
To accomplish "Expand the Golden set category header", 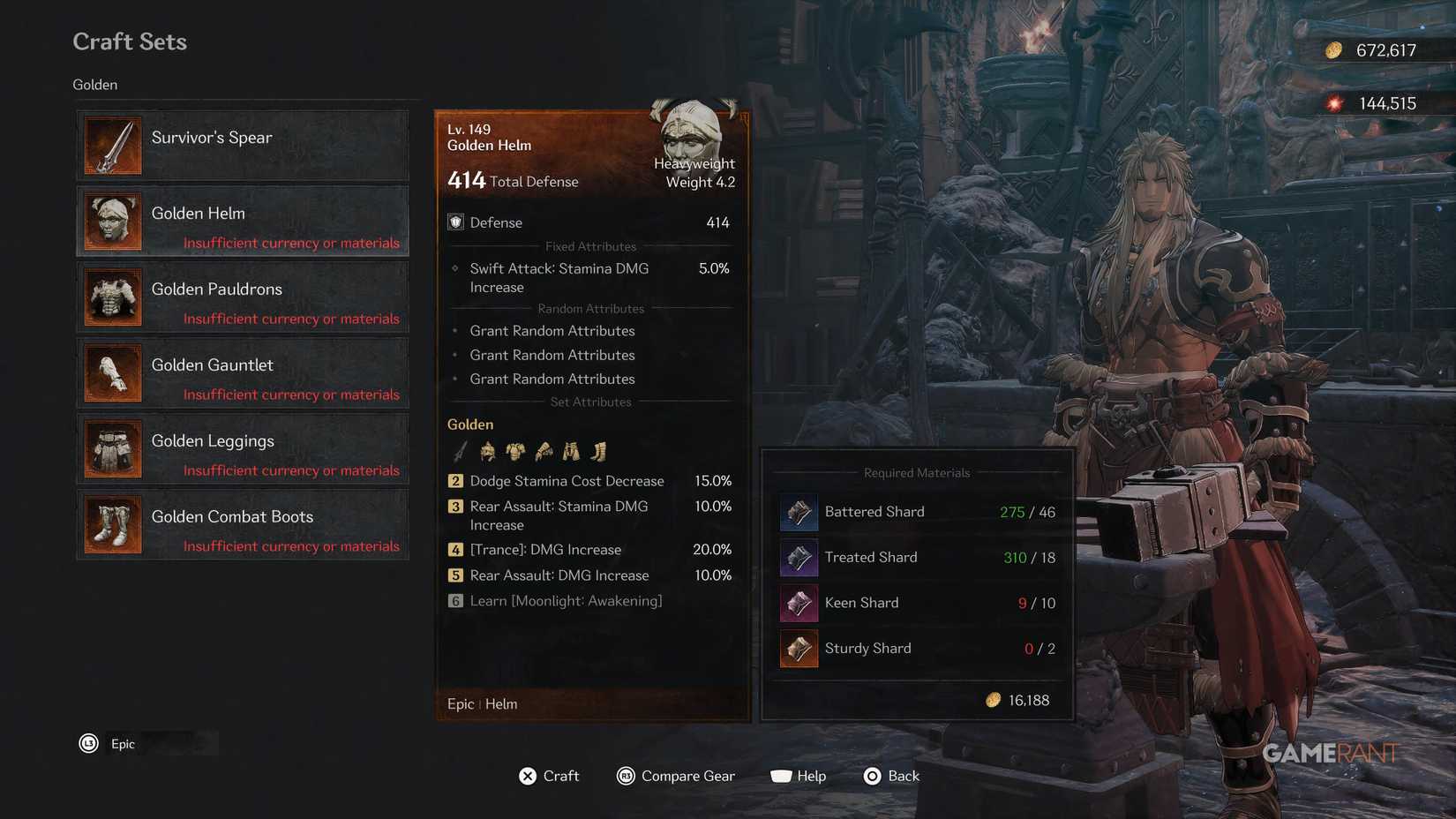I will point(94,84).
